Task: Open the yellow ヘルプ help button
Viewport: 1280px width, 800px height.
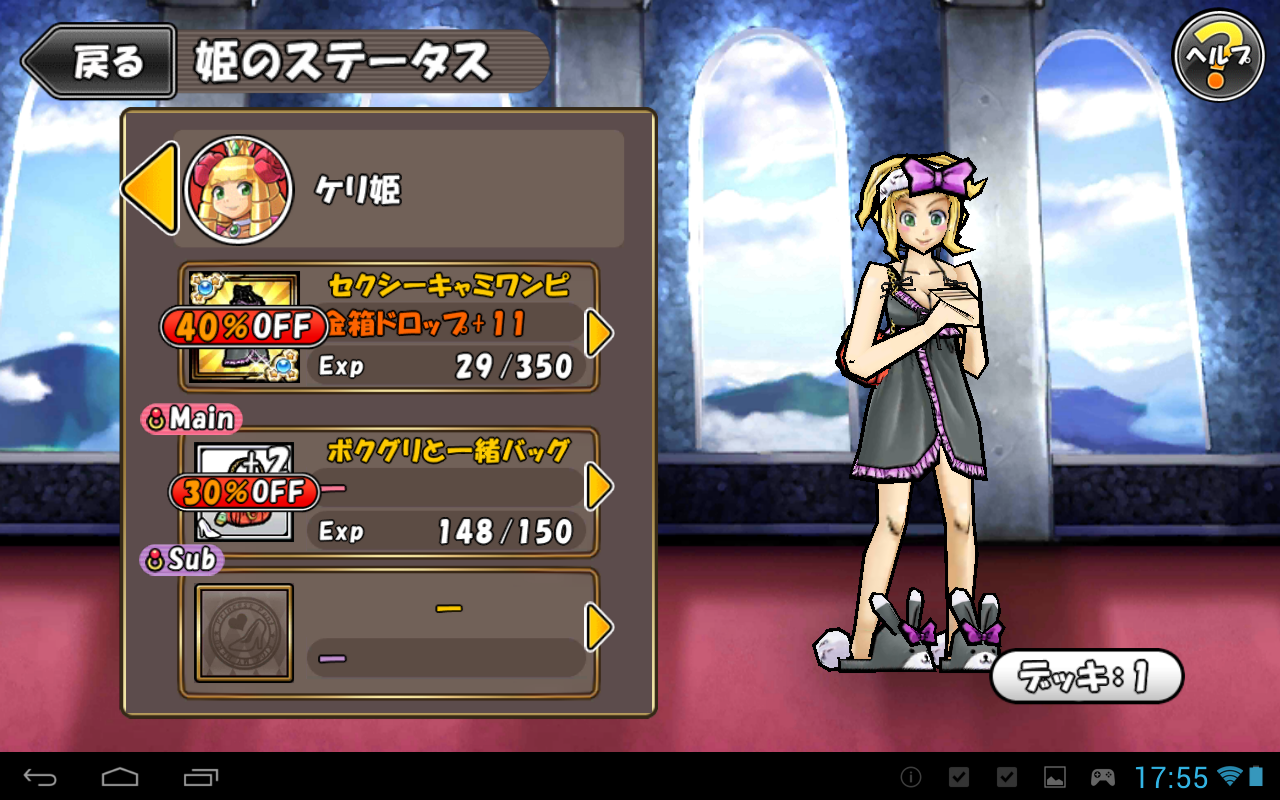Action: (1217, 57)
